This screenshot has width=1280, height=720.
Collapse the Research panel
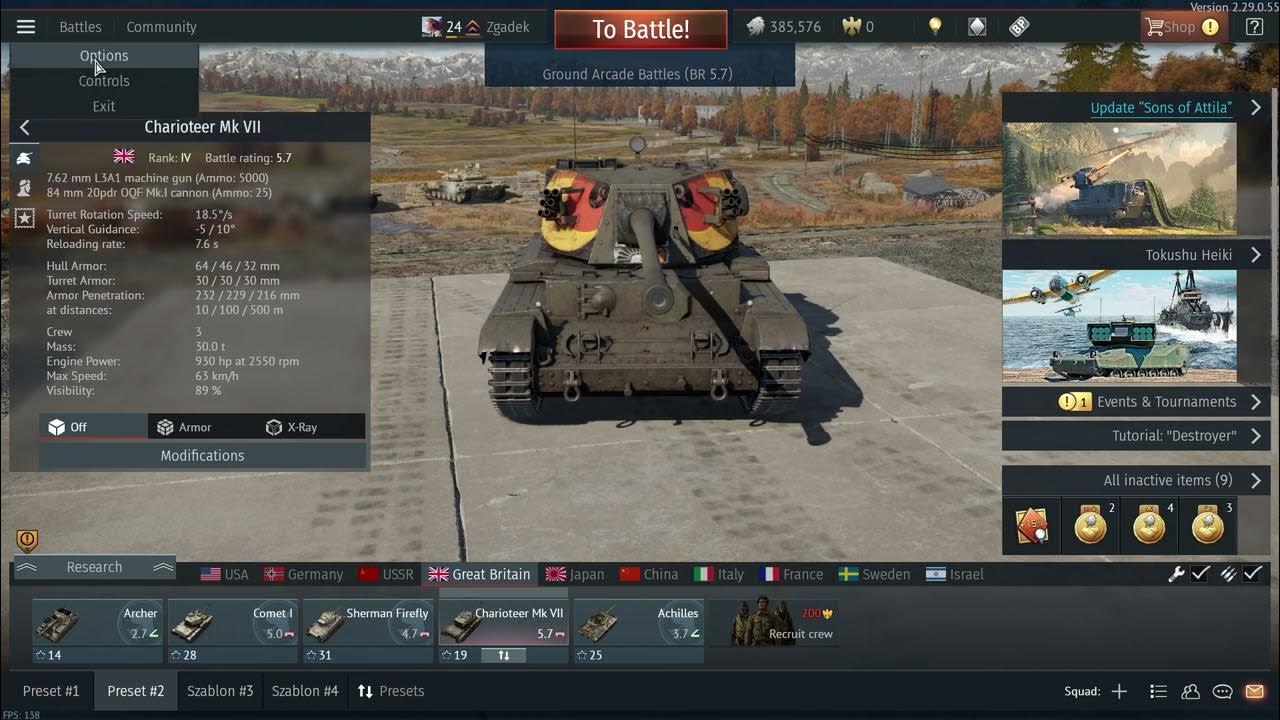27,567
